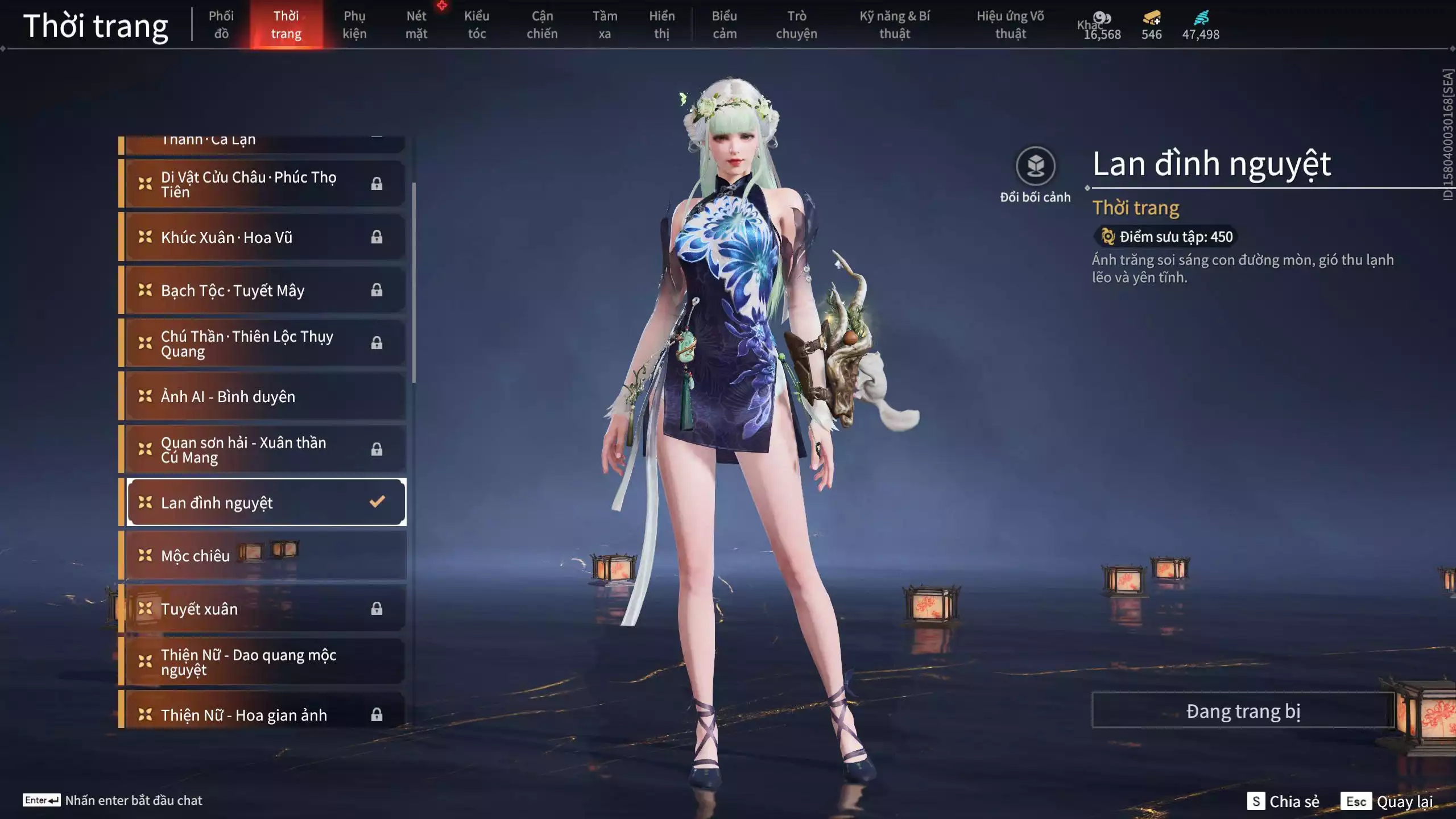Equip the Mộc chiêu outfit

click(x=227, y=556)
